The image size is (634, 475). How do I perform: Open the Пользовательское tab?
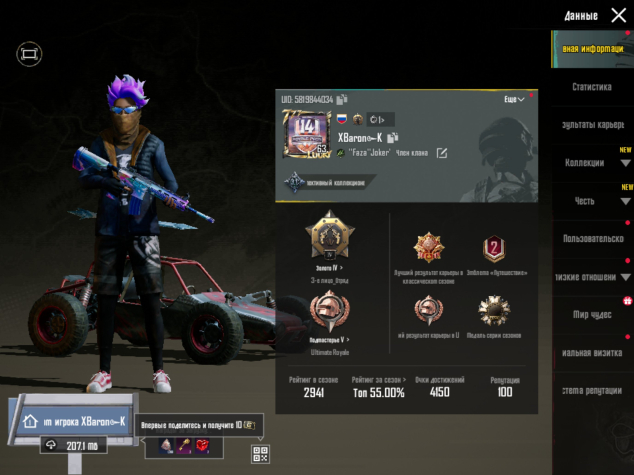pyautogui.click(x=592, y=239)
